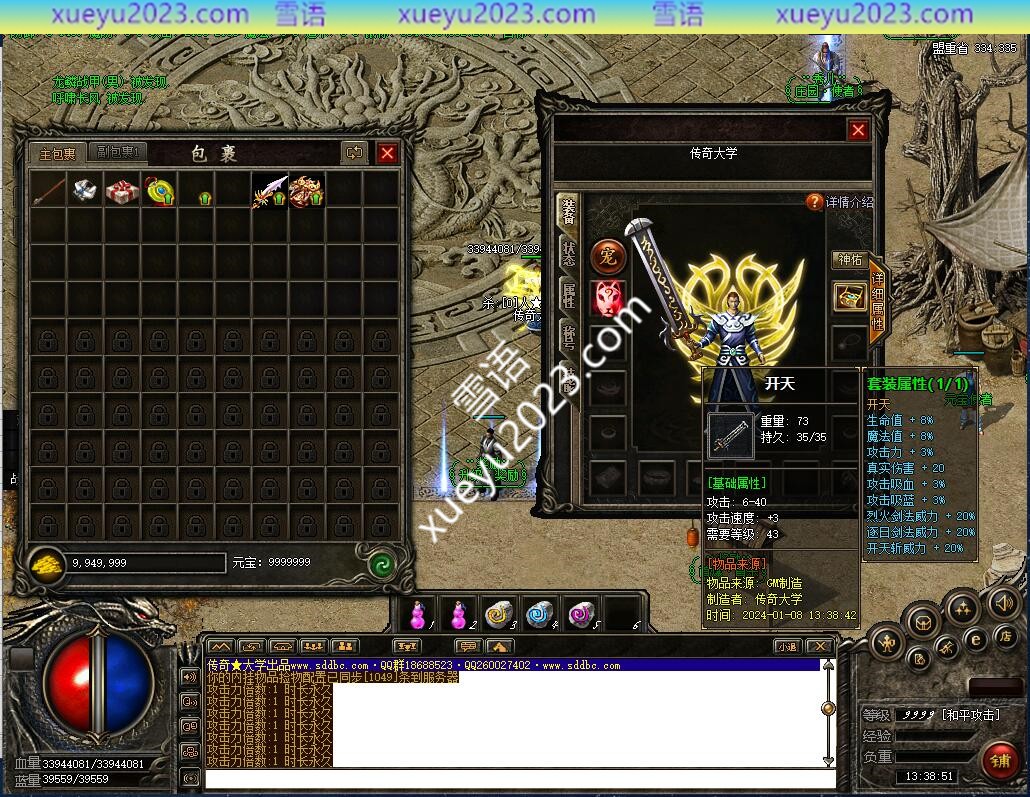Open the 状态 status tab
The width and height of the screenshot is (1030, 797).
tap(568, 252)
